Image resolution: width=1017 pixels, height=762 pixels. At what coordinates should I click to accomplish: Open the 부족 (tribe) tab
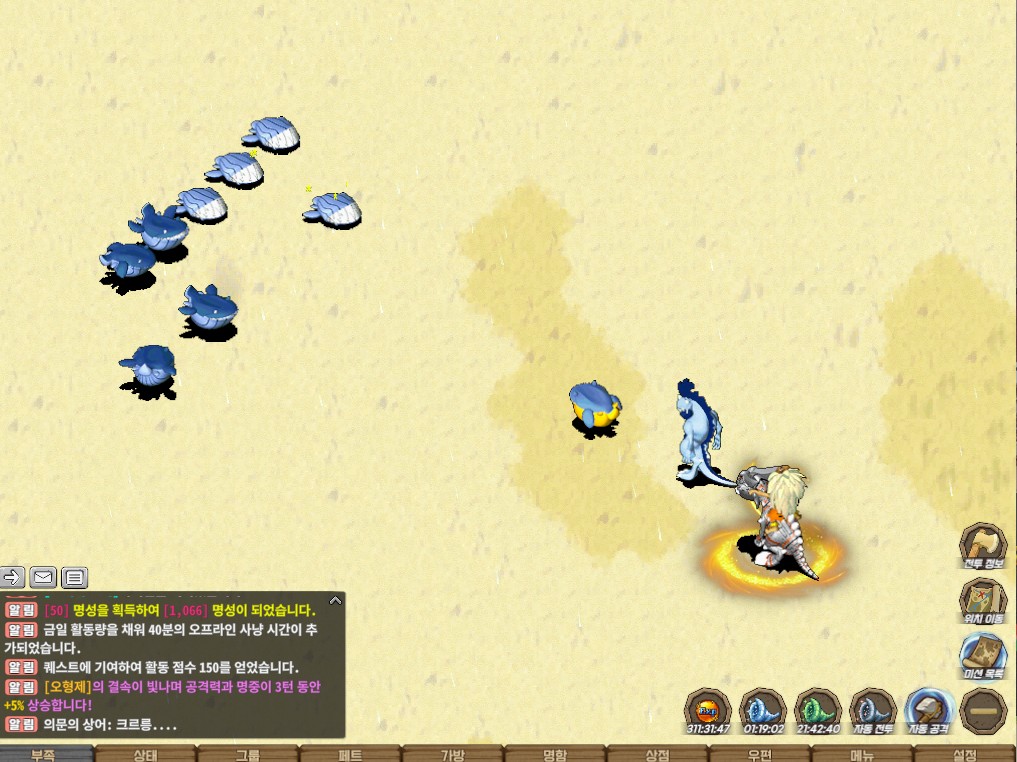[43, 754]
